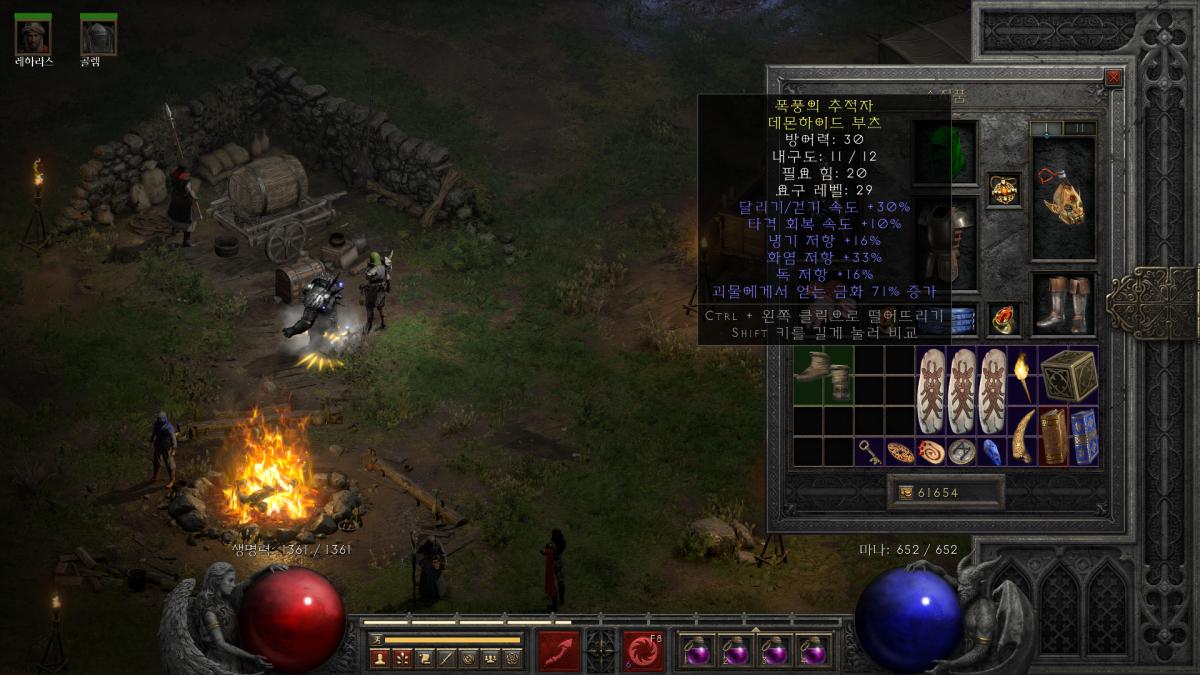The width and height of the screenshot is (1200, 675).
Task: Select the equipped red gem ring
Action: [x=1004, y=319]
